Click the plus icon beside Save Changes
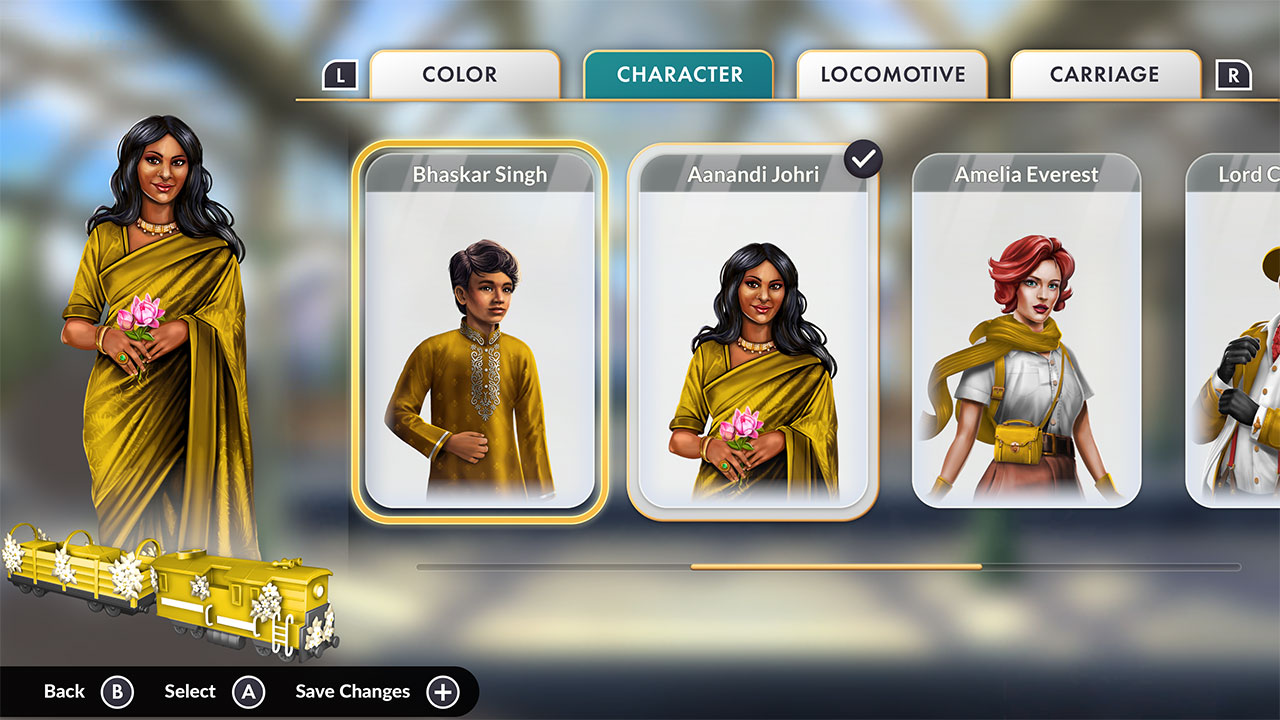Viewport: 1280px width, 720px height. coord(441,691)
